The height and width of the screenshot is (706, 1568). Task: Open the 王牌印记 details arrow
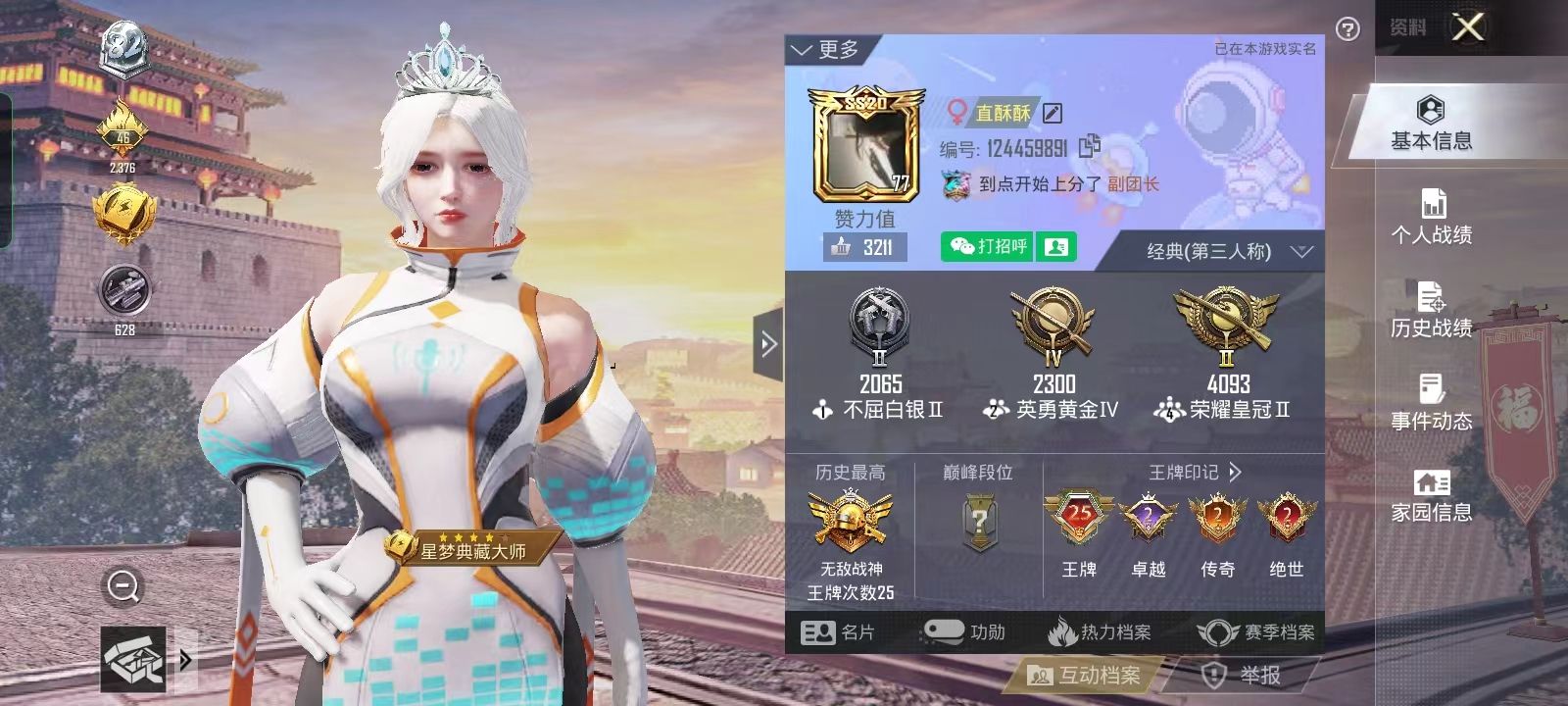coord(1235,473)
